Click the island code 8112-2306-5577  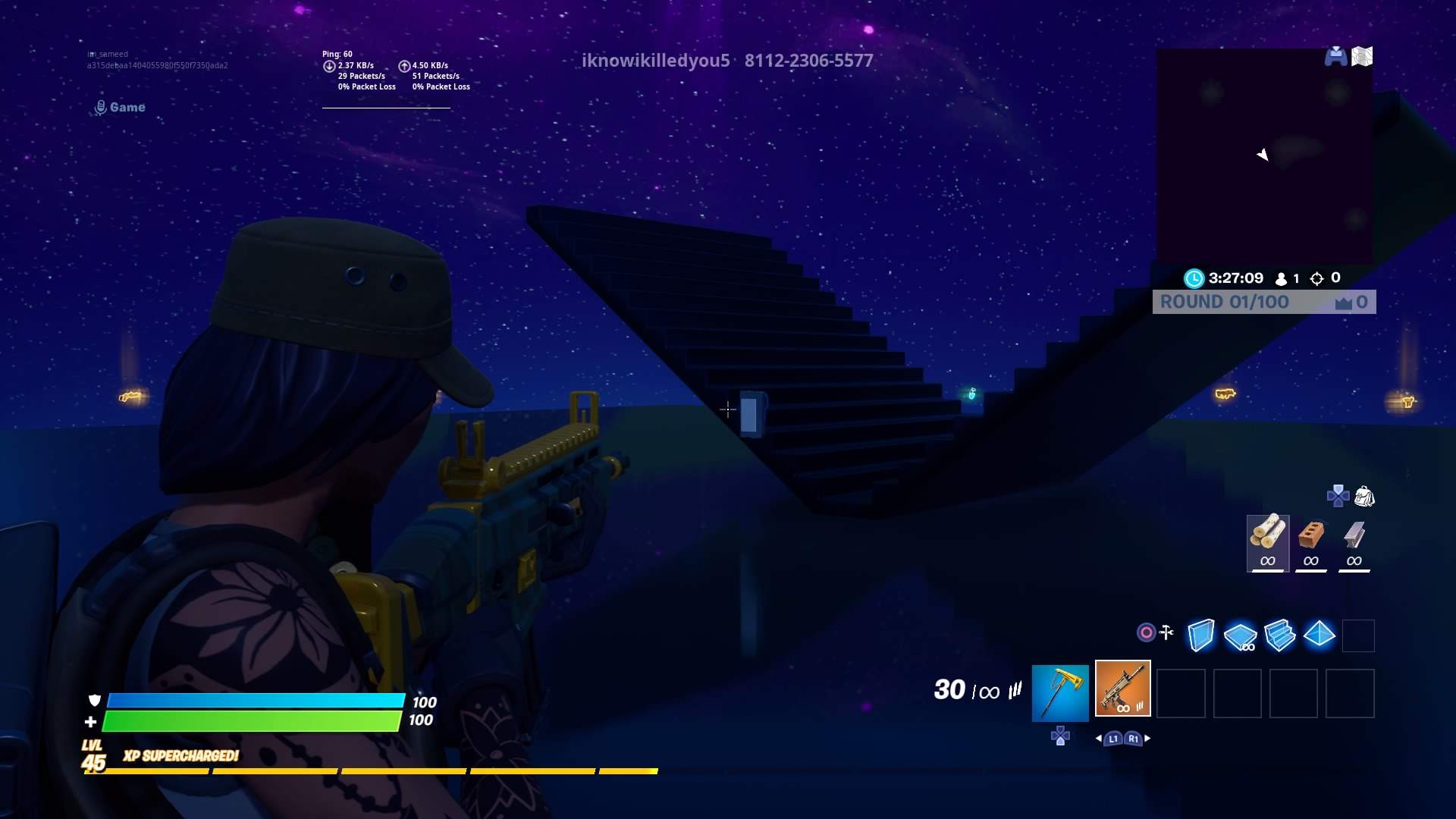(x=808, y=60)
